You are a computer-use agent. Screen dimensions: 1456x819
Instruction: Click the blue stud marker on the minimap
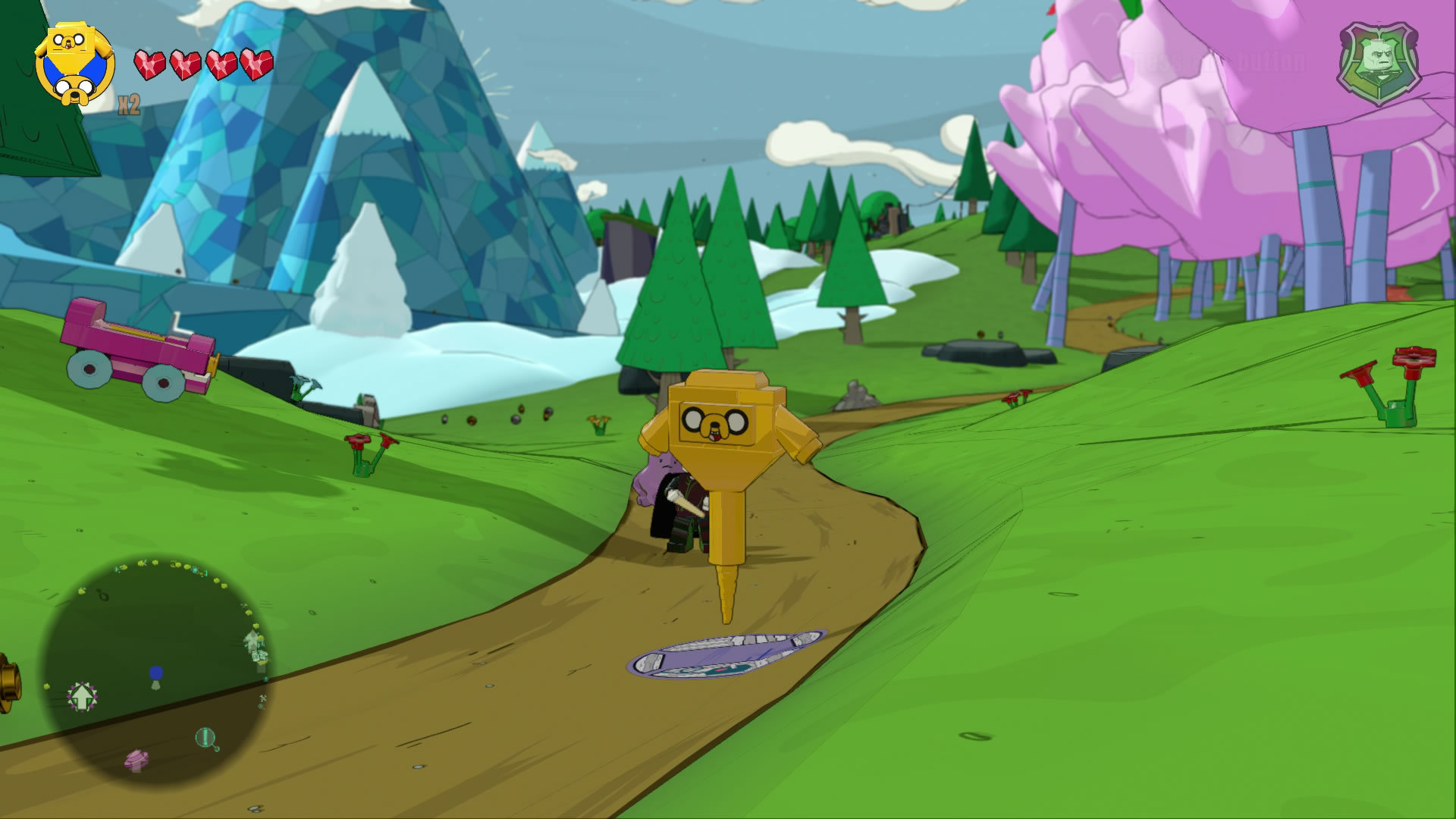157,673
